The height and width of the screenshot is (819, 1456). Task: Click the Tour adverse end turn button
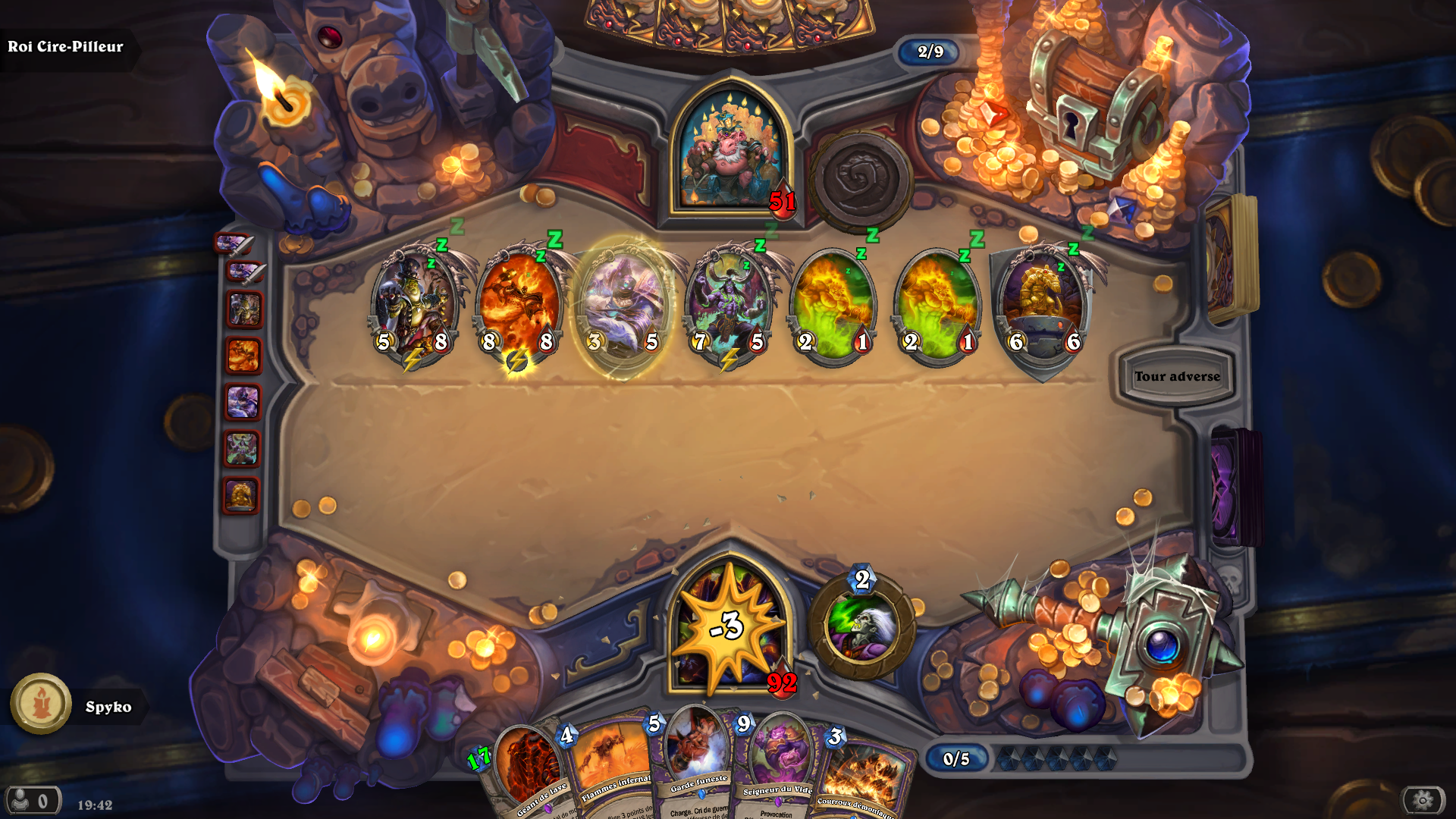point(1178,376)
